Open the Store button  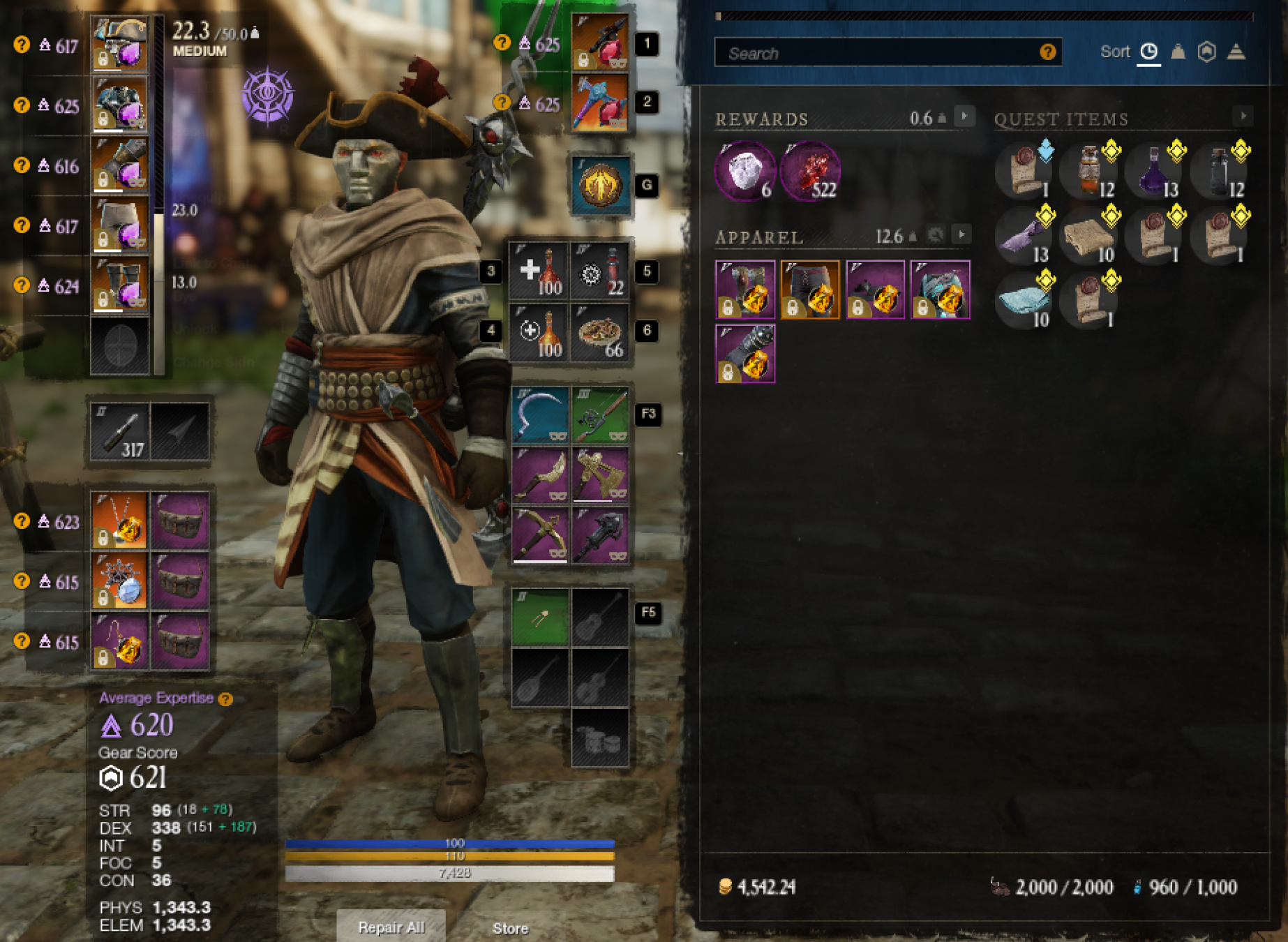(510, 928)
